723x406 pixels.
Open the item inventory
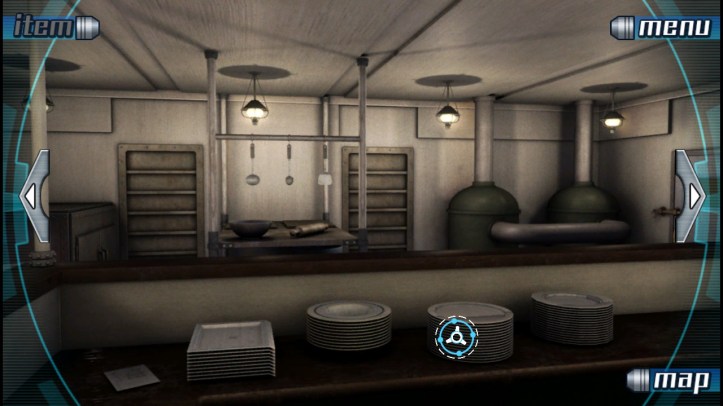pos(50,26)
